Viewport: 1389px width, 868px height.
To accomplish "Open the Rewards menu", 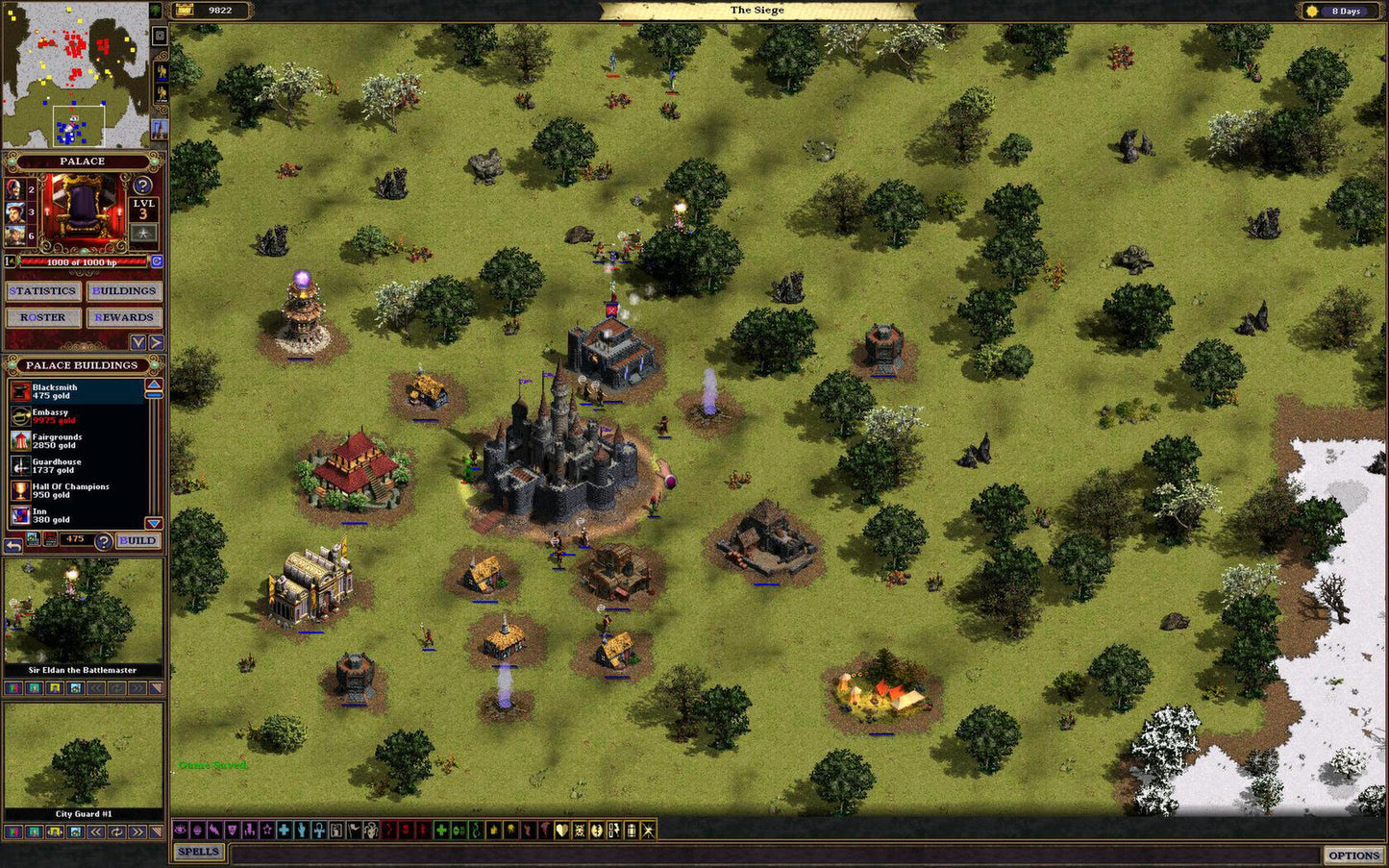I will pos(124,317).
